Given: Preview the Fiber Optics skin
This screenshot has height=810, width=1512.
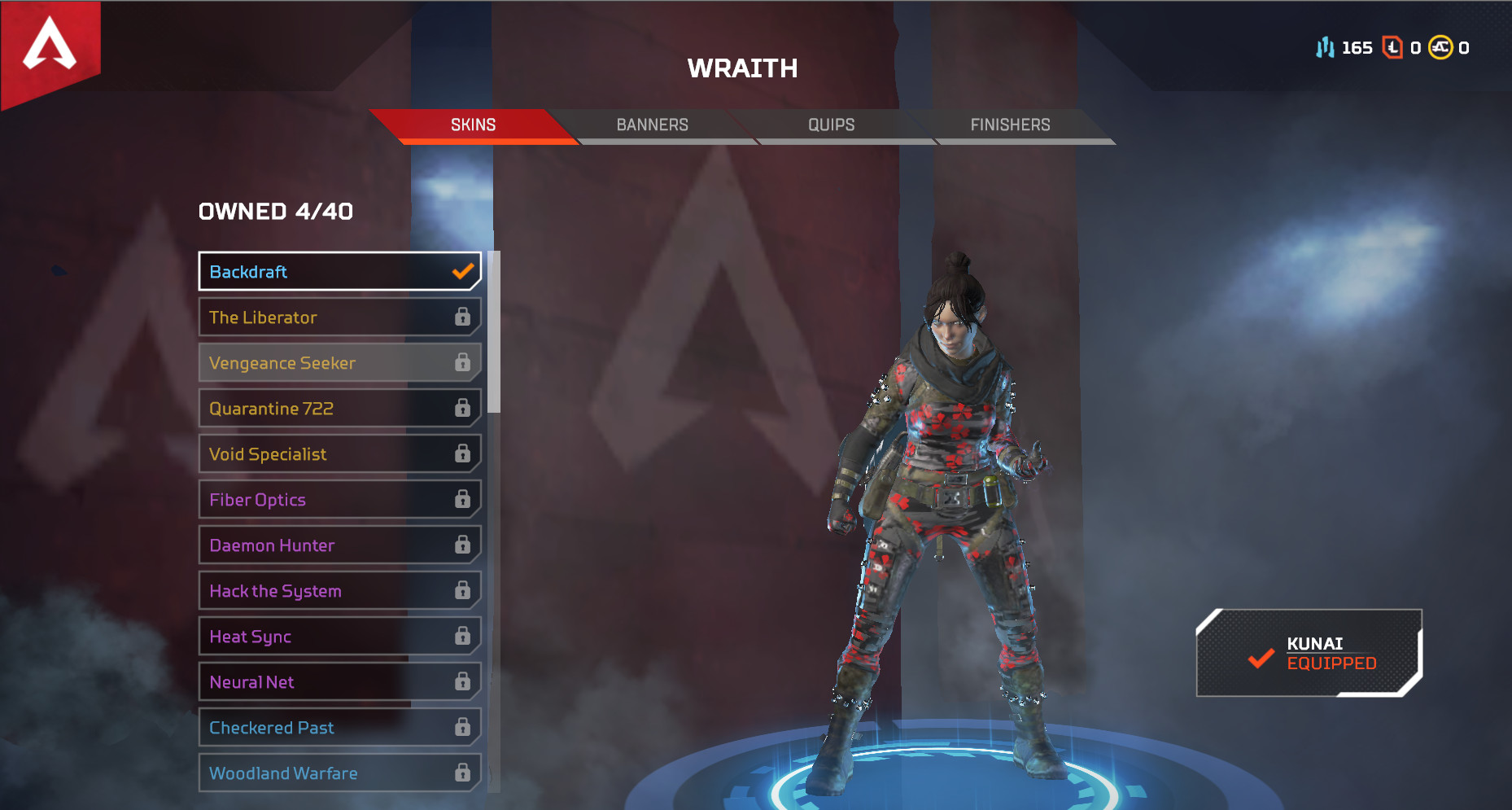Looking at the screenshot, I should pos(339,500).
